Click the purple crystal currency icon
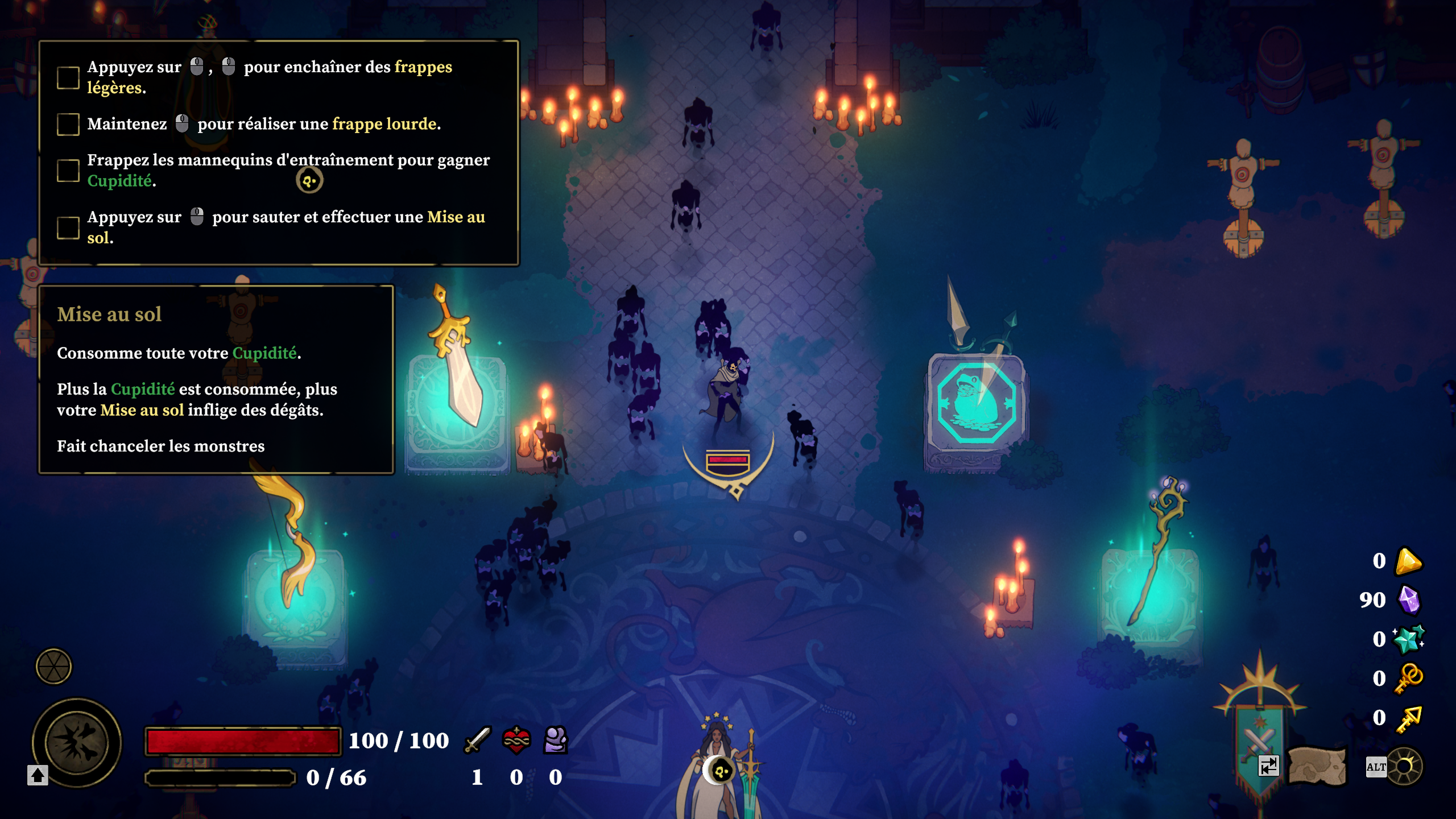 1409,600
